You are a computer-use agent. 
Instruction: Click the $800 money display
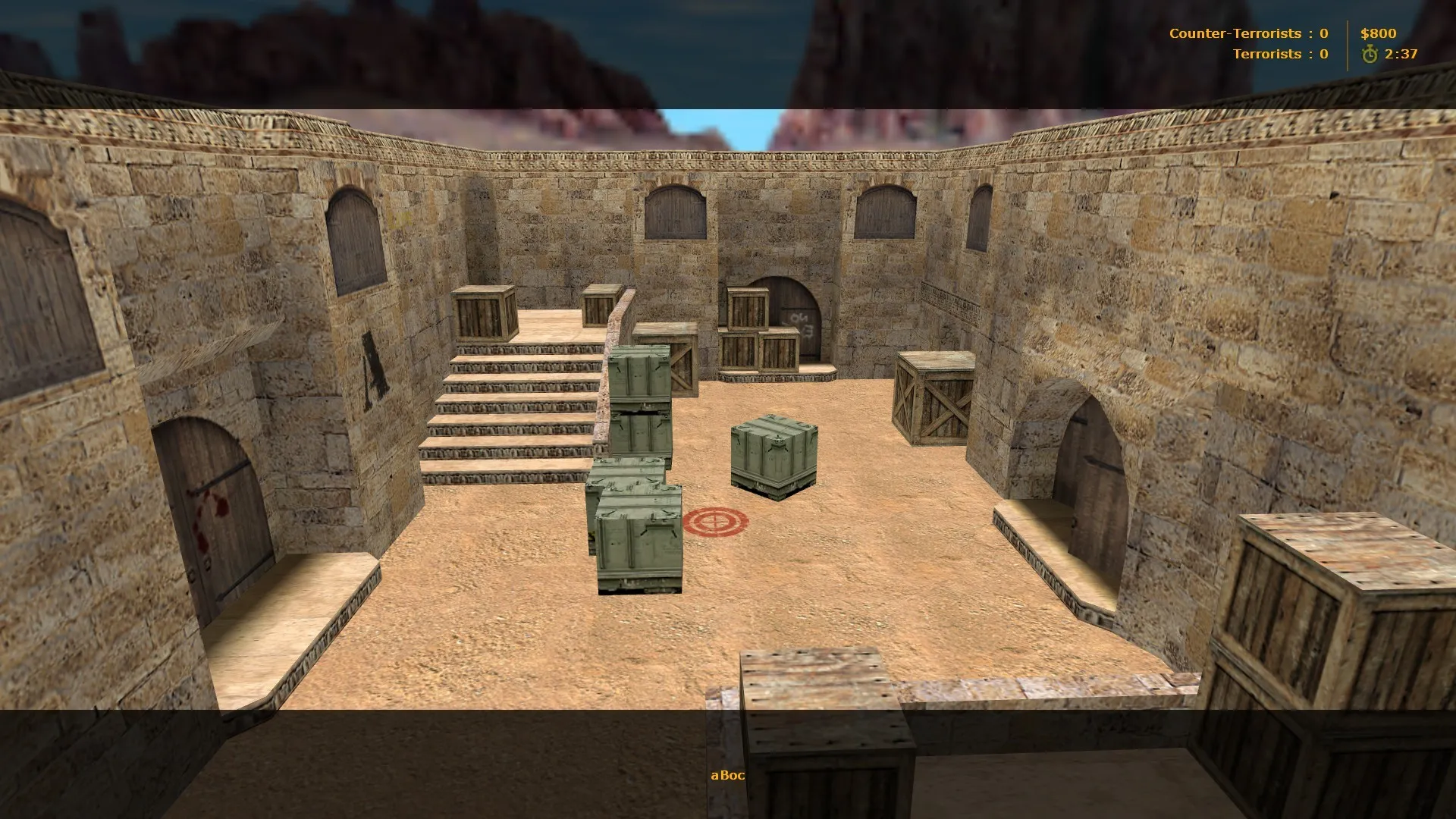tap(1378, 33)
